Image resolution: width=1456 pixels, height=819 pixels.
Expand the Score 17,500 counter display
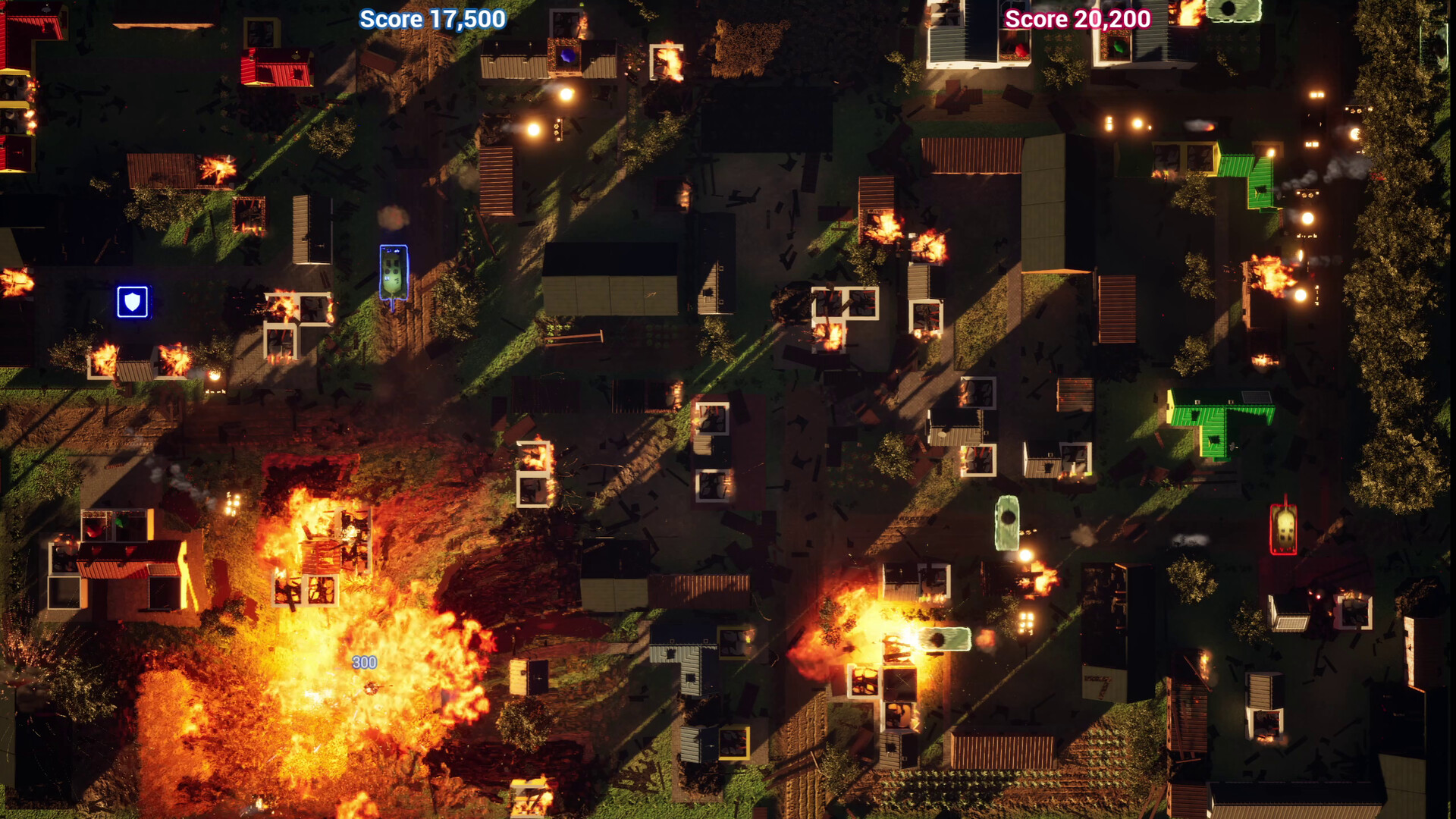(431, 20)
